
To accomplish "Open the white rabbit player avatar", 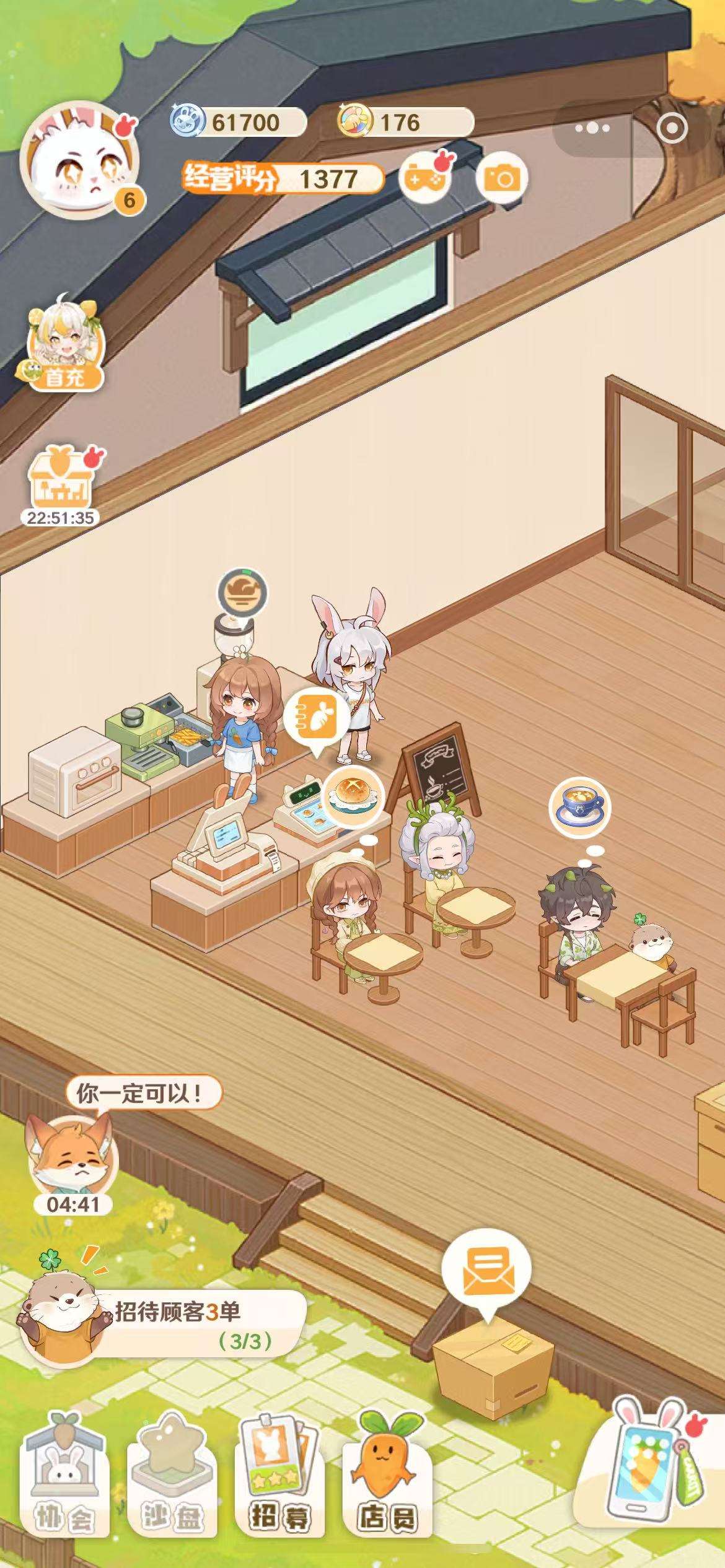I will [x=79, y=163].
